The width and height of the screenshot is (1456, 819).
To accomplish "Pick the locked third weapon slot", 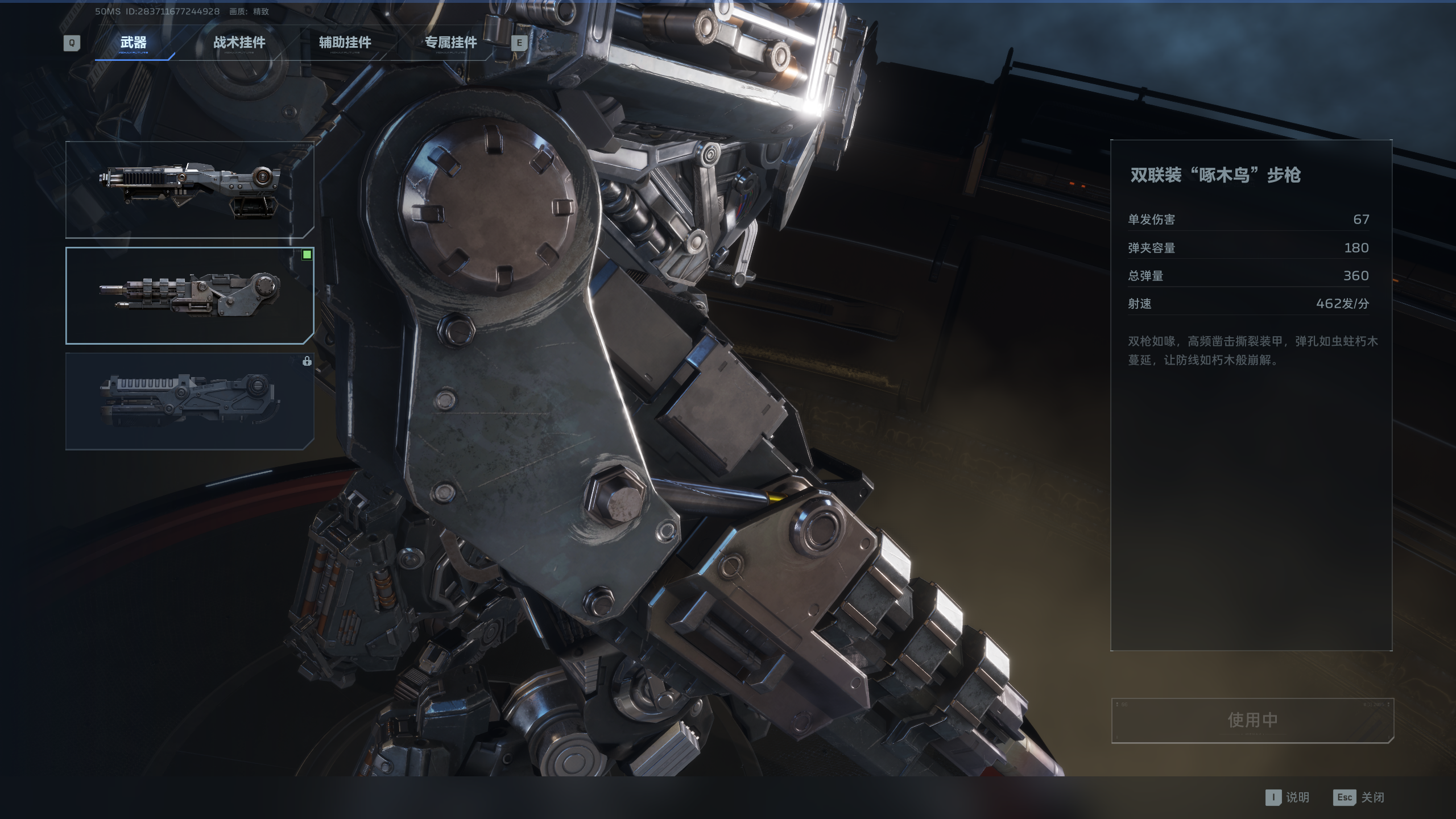I will (189, 401).
